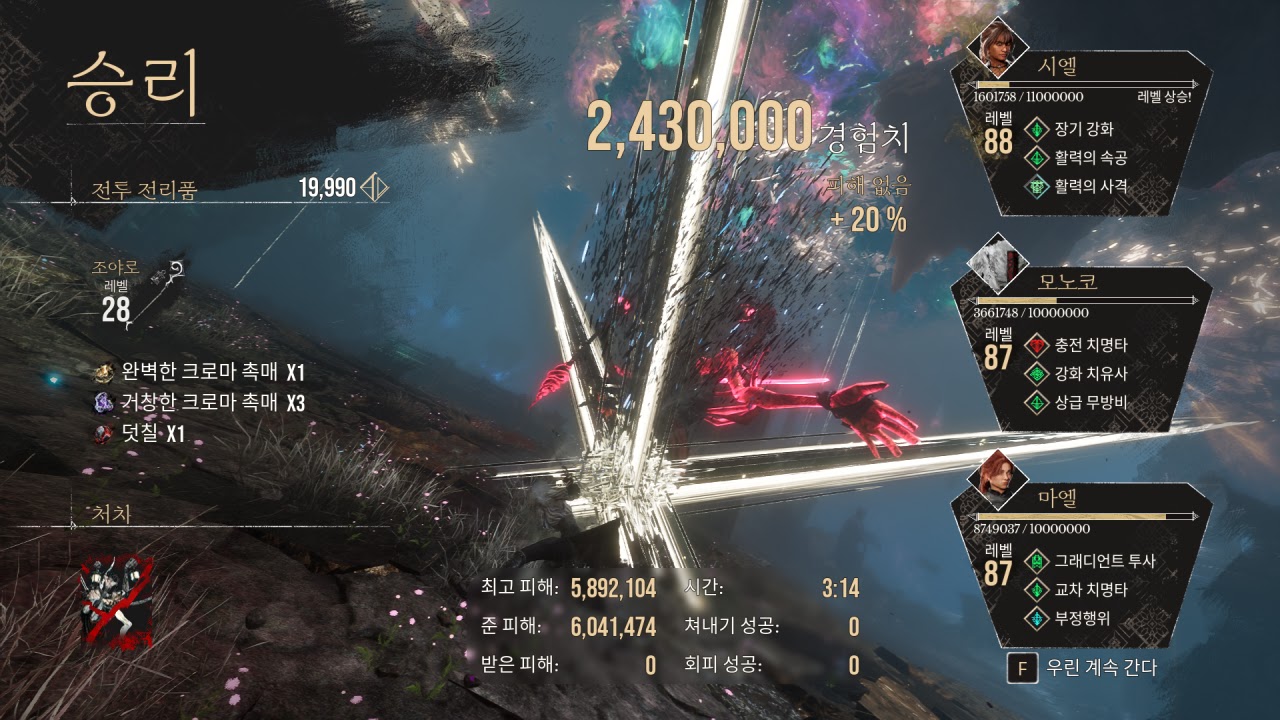The image size is (1280, 720).
Task: Choose the 부정행위 skill icon
Action: coord(1038,618)
